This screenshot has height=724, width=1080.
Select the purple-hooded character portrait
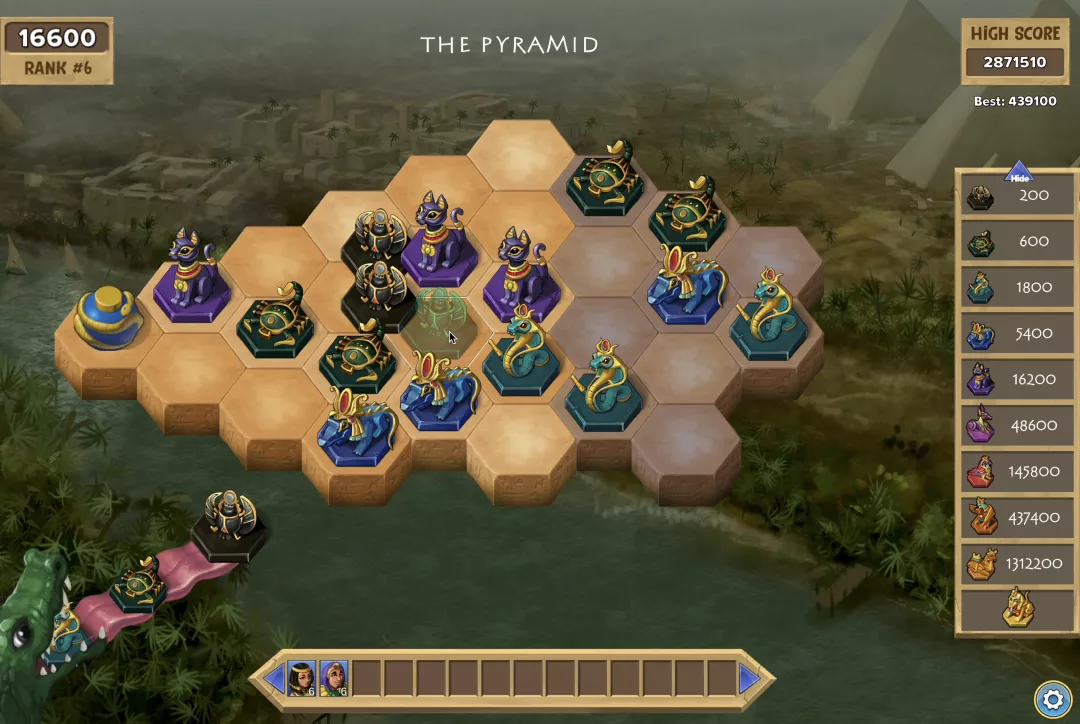coord(334,679)
